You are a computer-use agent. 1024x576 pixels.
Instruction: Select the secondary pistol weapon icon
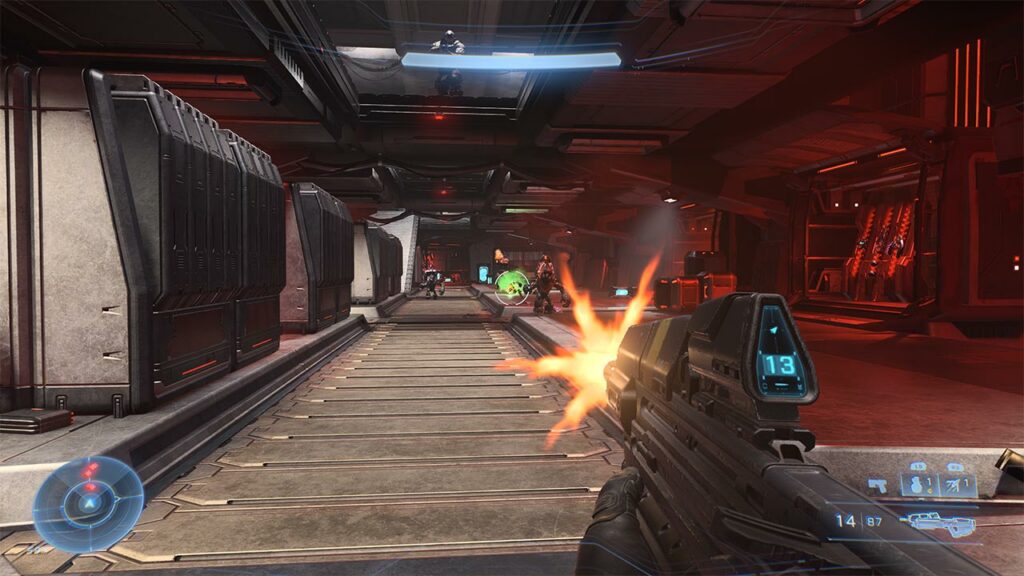[x=877, y=485]
